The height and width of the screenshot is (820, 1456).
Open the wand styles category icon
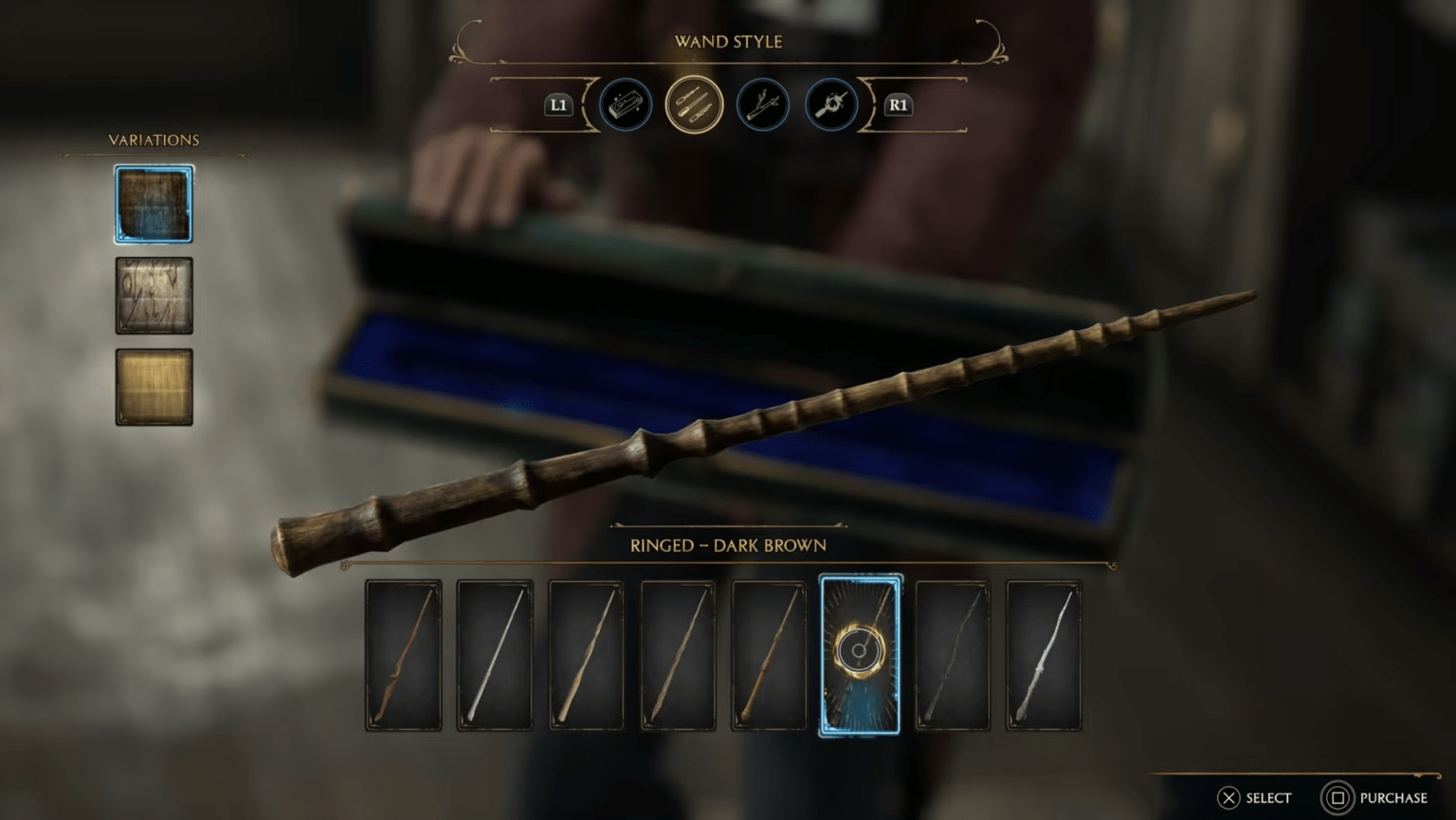(693, 105)
